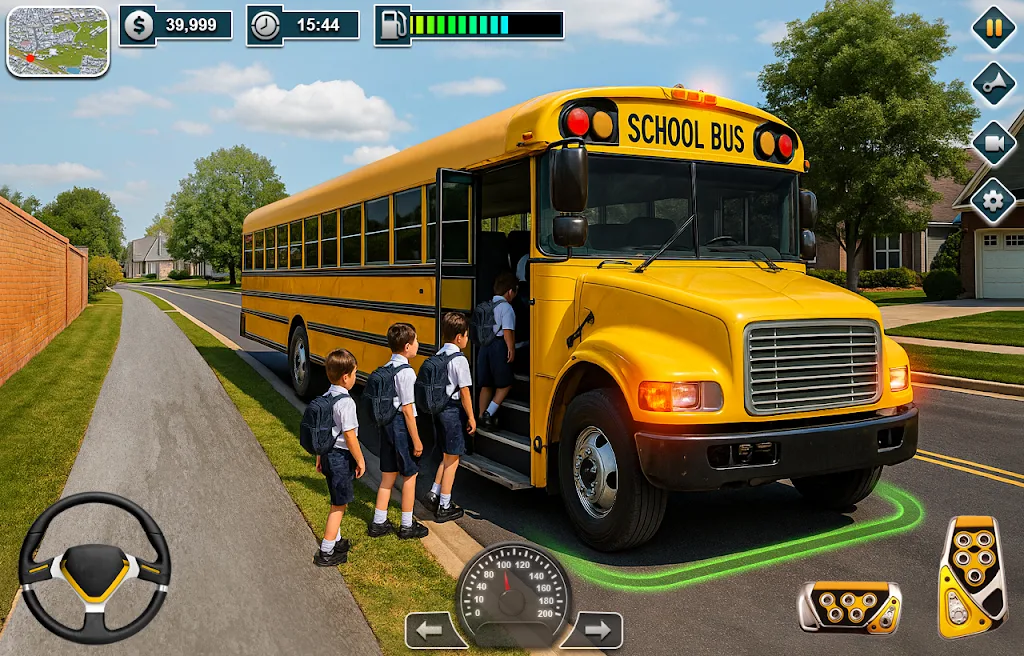Viewport: 1024px width, 656px height.
Task: Tap the right turn arrow
Action: (592, 630)
